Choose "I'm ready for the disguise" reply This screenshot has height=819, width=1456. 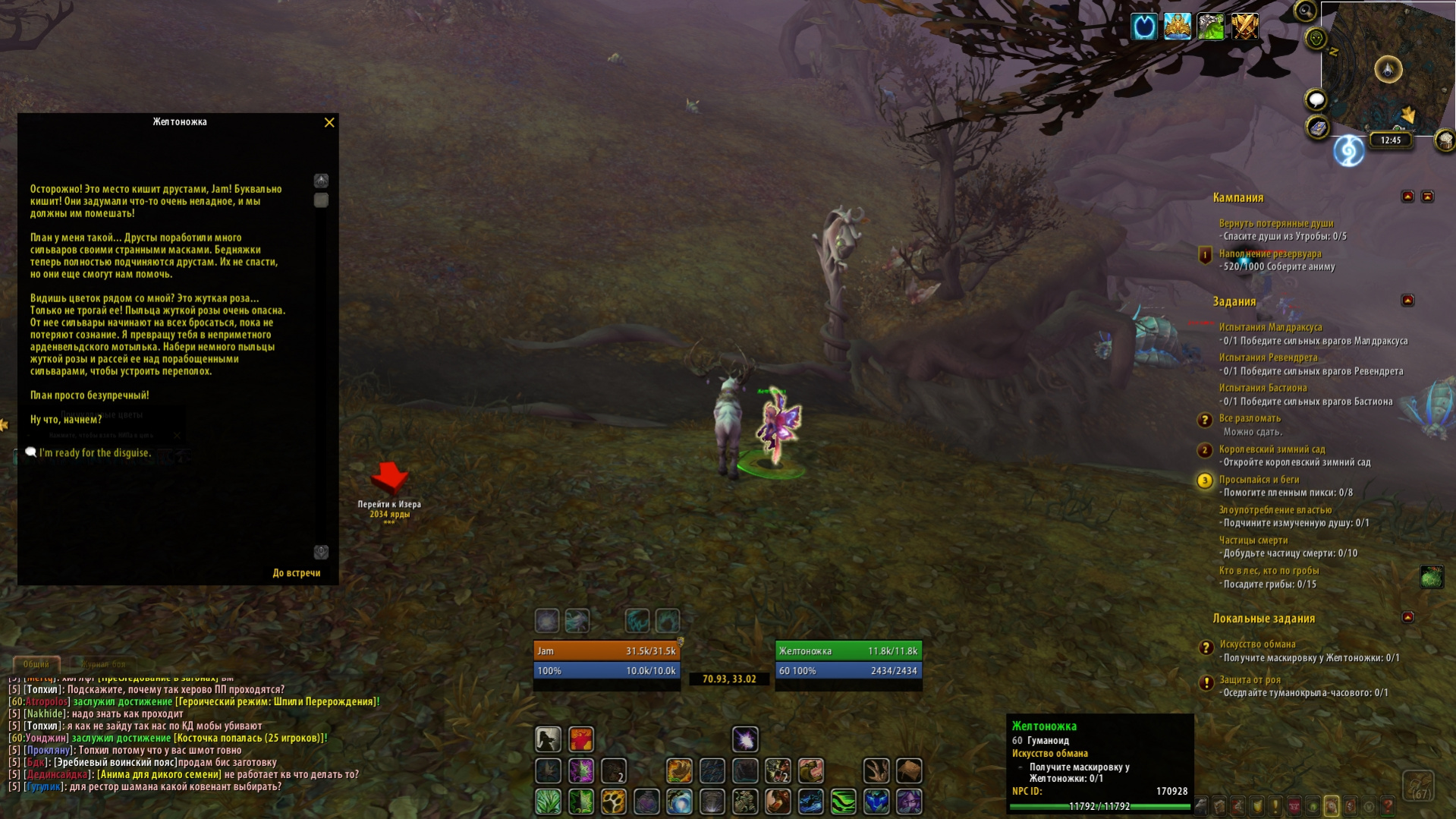click(x=95, y=453)
